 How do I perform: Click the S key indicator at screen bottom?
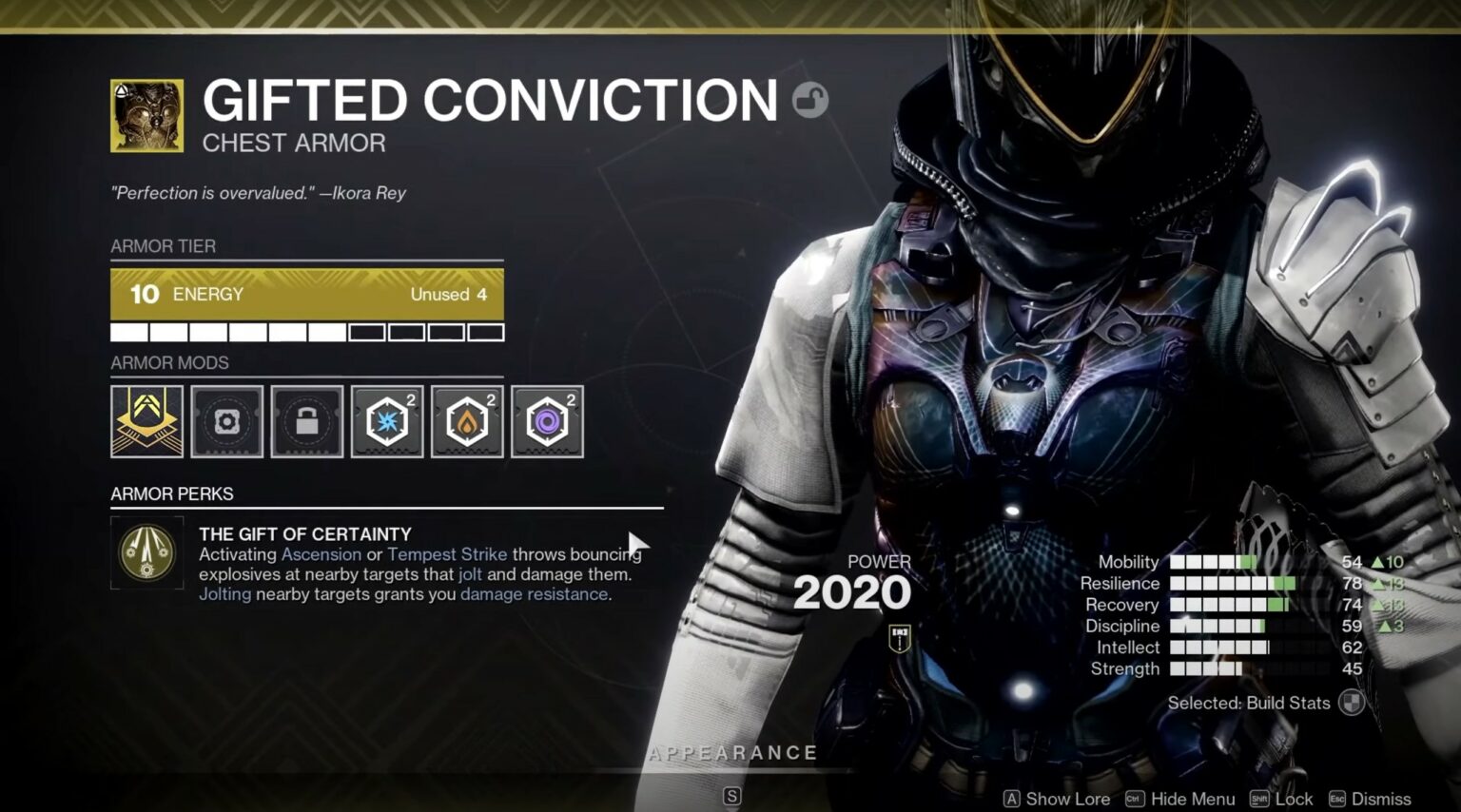732,799
